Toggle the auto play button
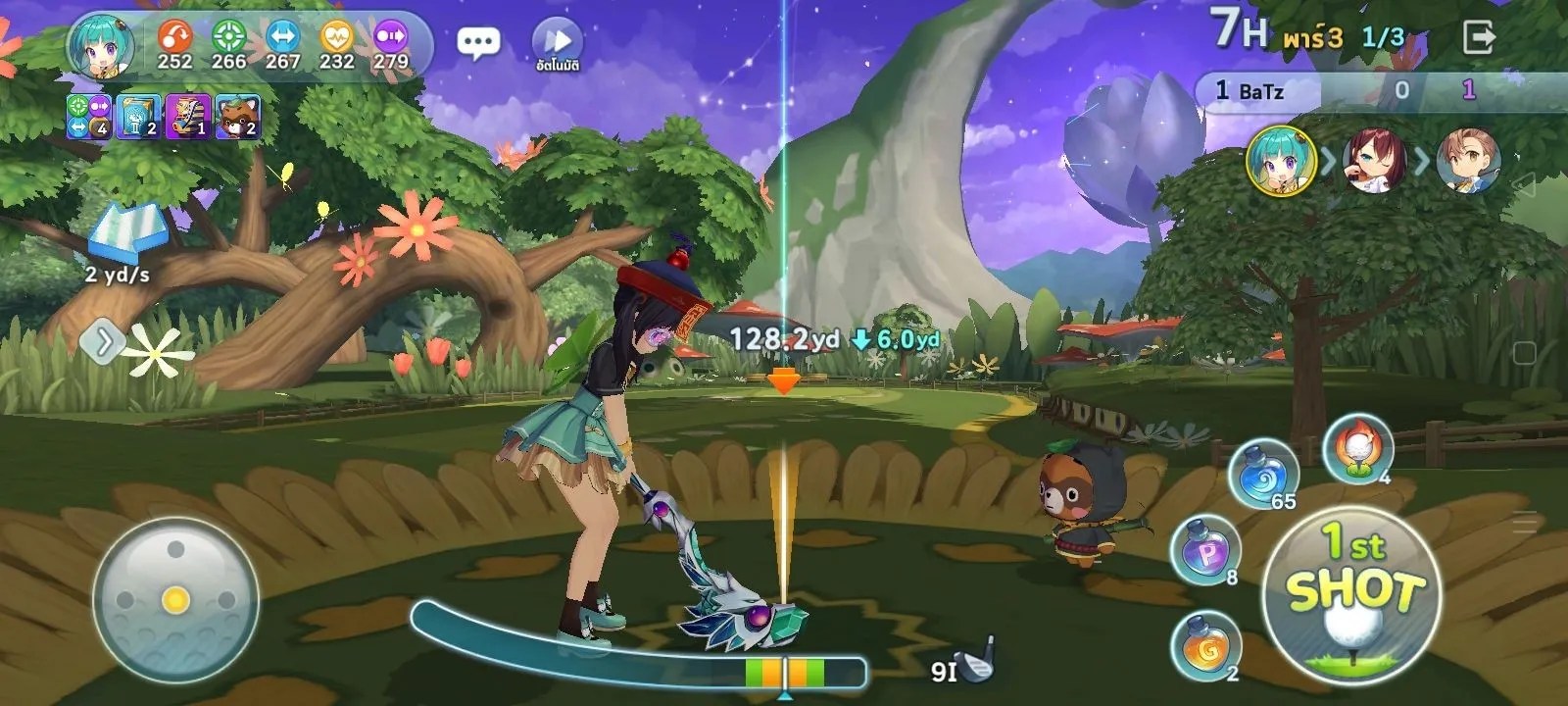Viewport: 1568px width, 706px height. click(558, 43)
